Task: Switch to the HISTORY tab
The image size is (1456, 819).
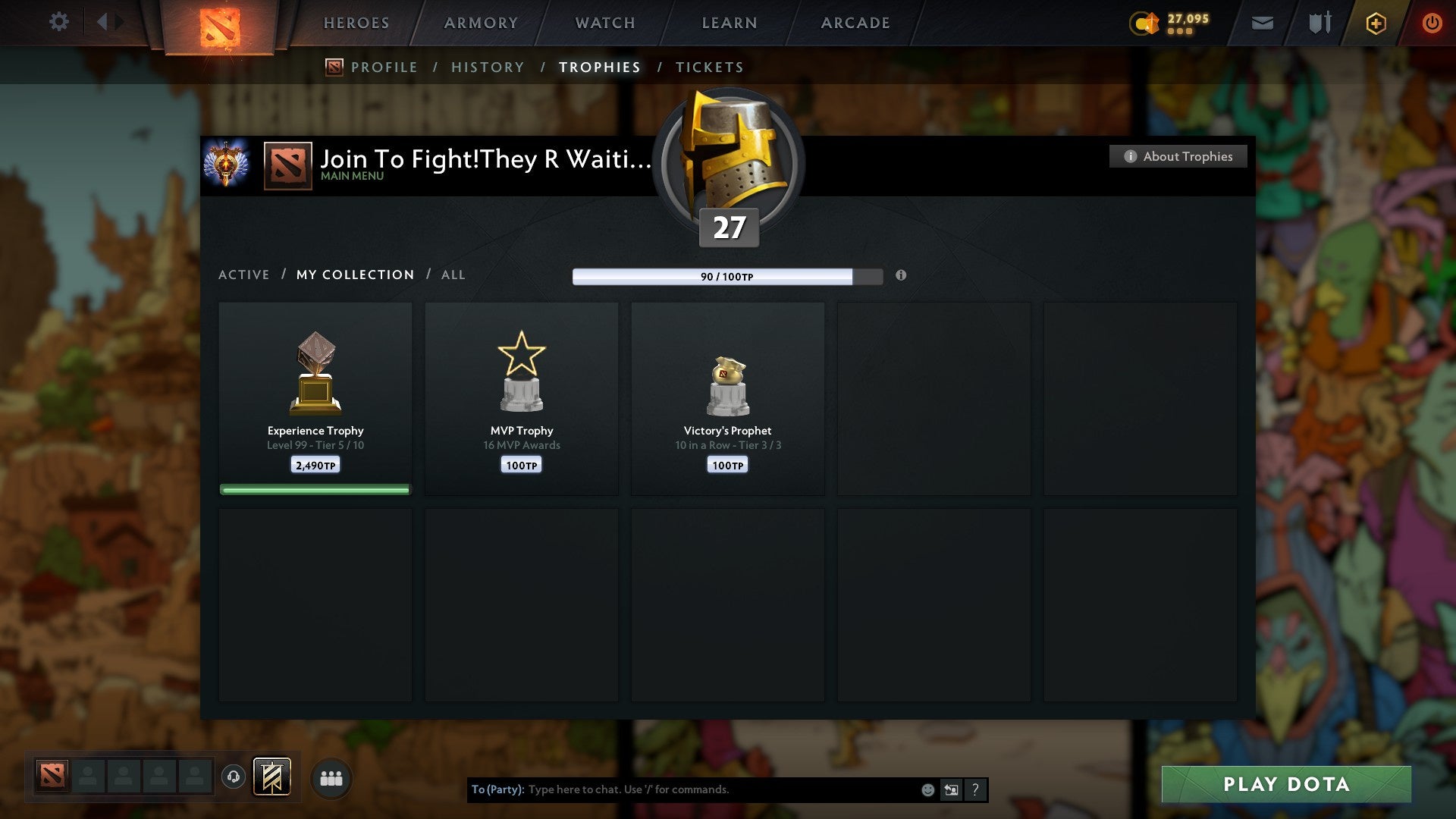Action: pyautogui.click(x=488, y=67)
